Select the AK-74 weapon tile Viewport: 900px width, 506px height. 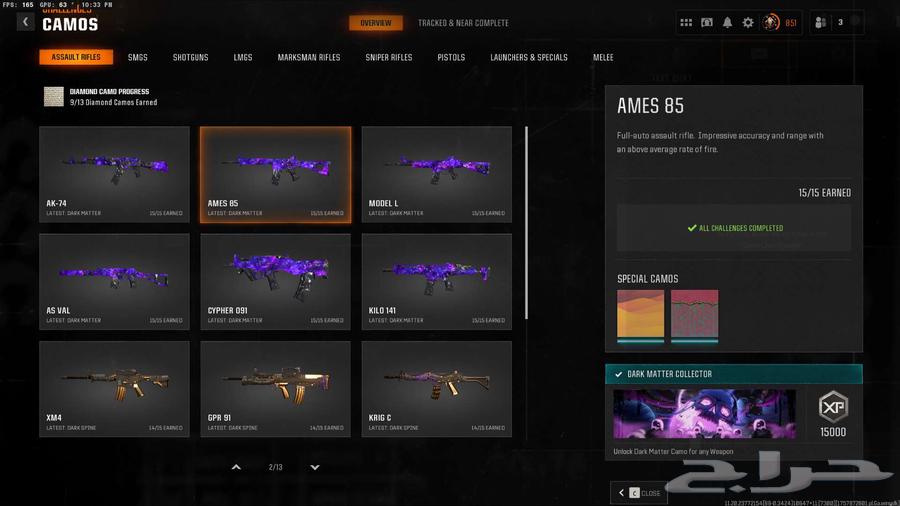point(114,173)
